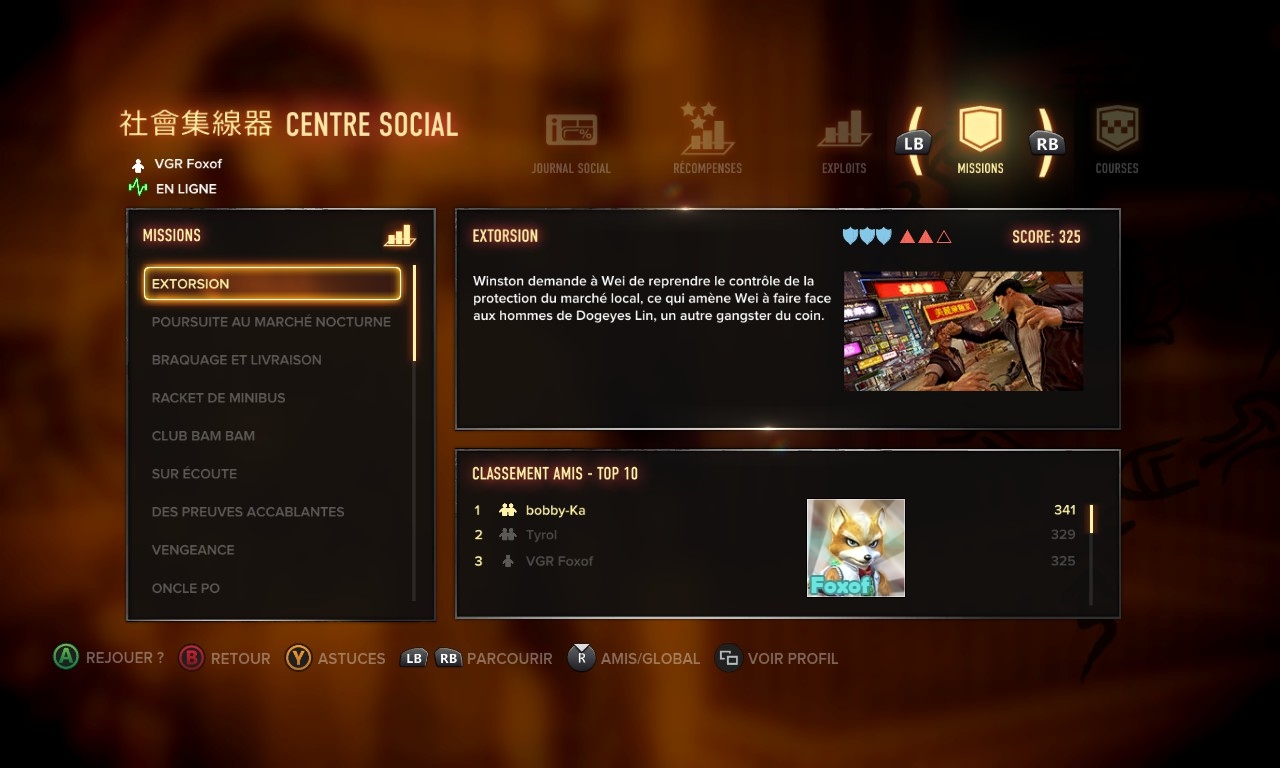Click the leaderboard icon in Missions header
1280x768 pixels.
399,236
